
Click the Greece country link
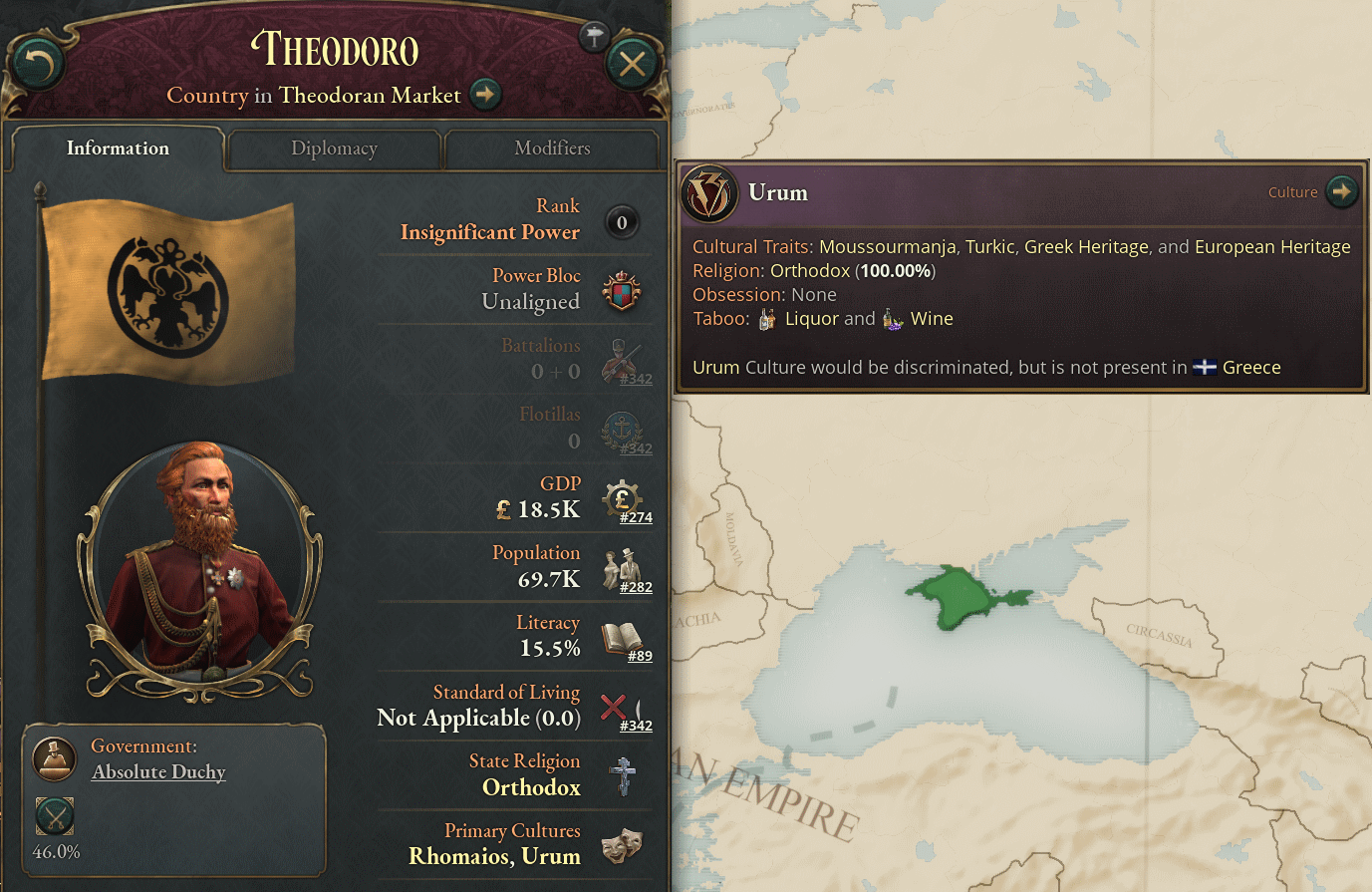pos(1251,367)
